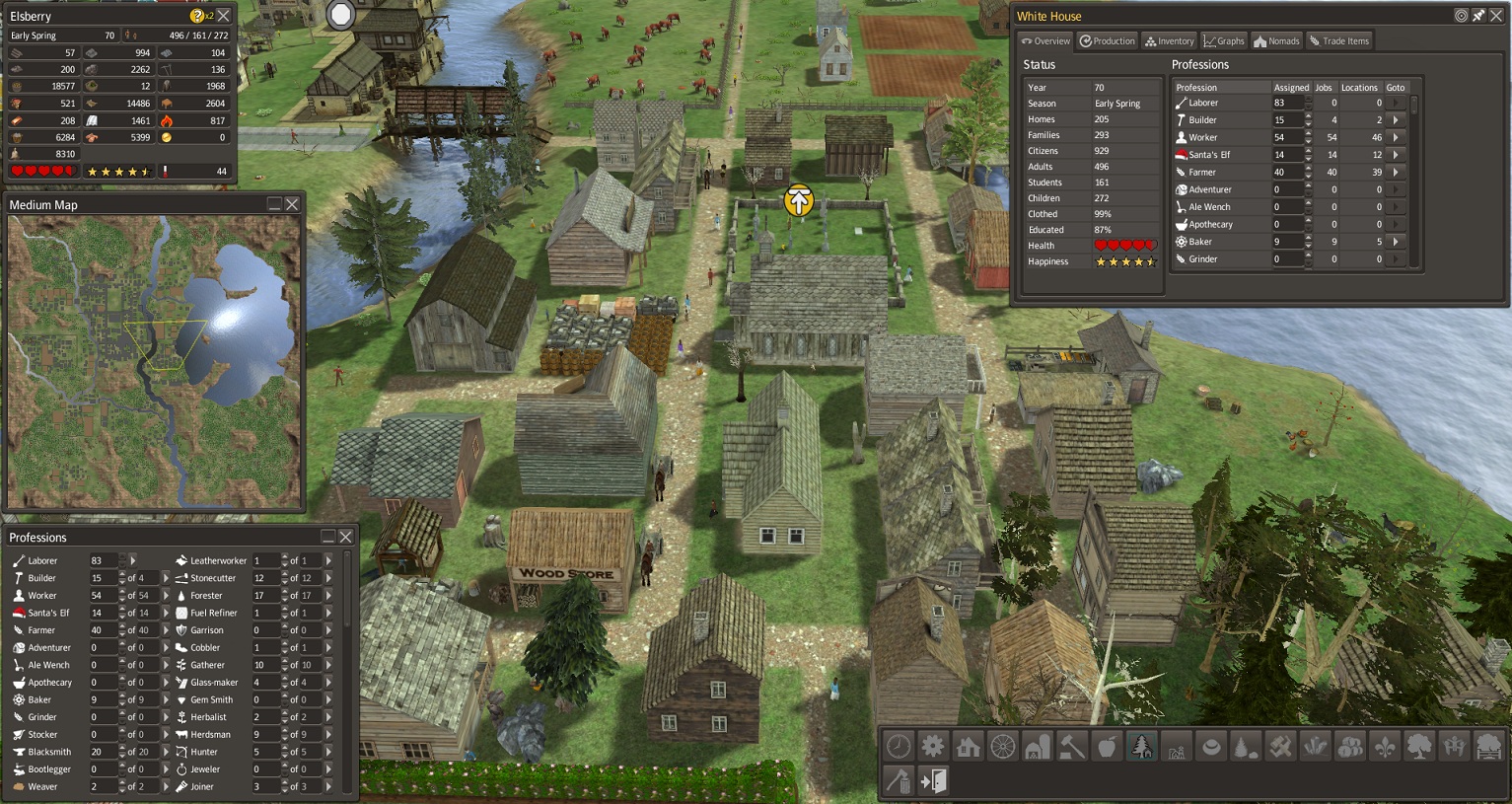This screenshot has width=1512, height=804.
Task: Close the White House window
Action: click(1495, 16)
